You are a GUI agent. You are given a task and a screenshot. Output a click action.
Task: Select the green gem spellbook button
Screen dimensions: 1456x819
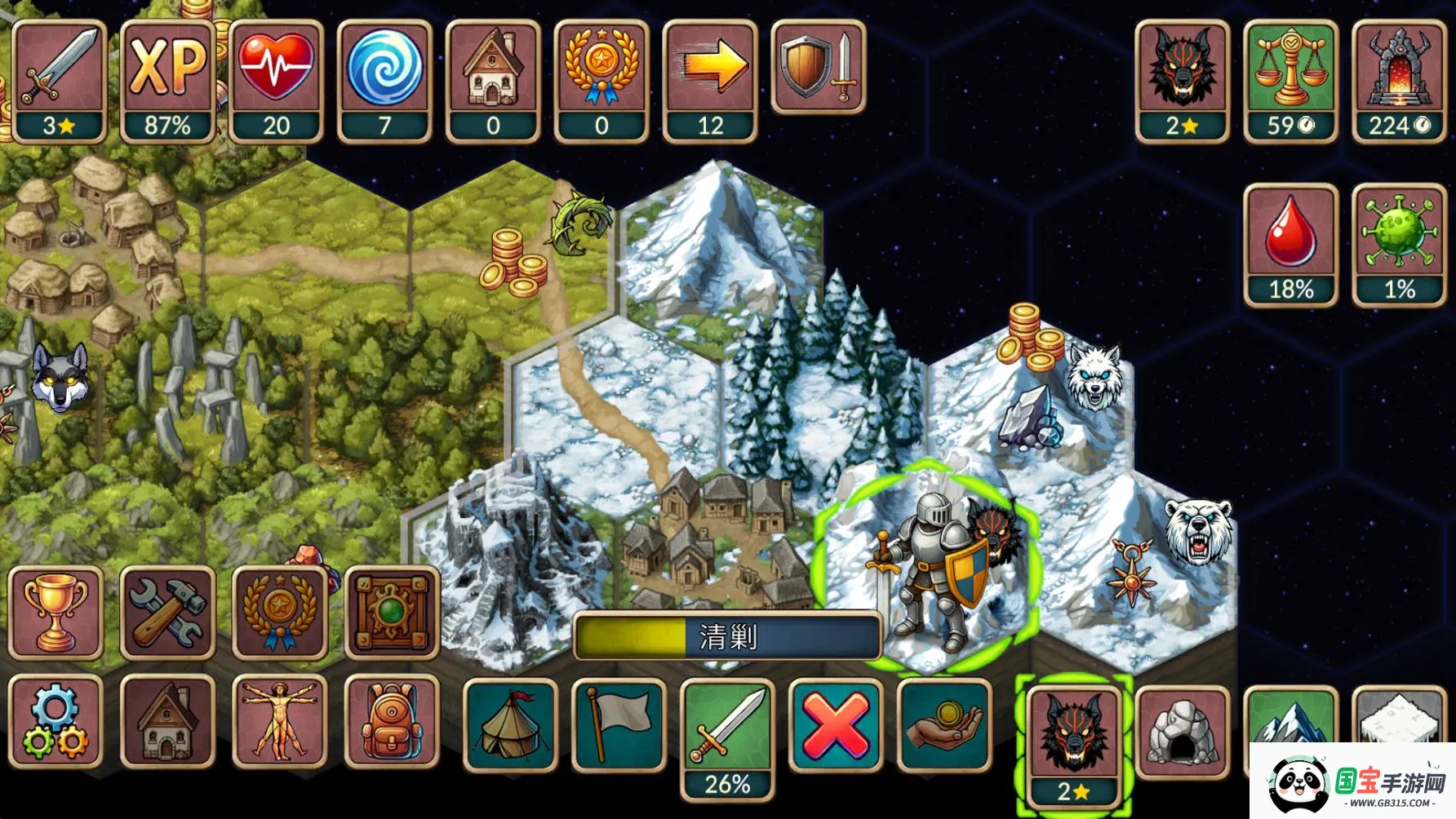(x=393, y=613)
